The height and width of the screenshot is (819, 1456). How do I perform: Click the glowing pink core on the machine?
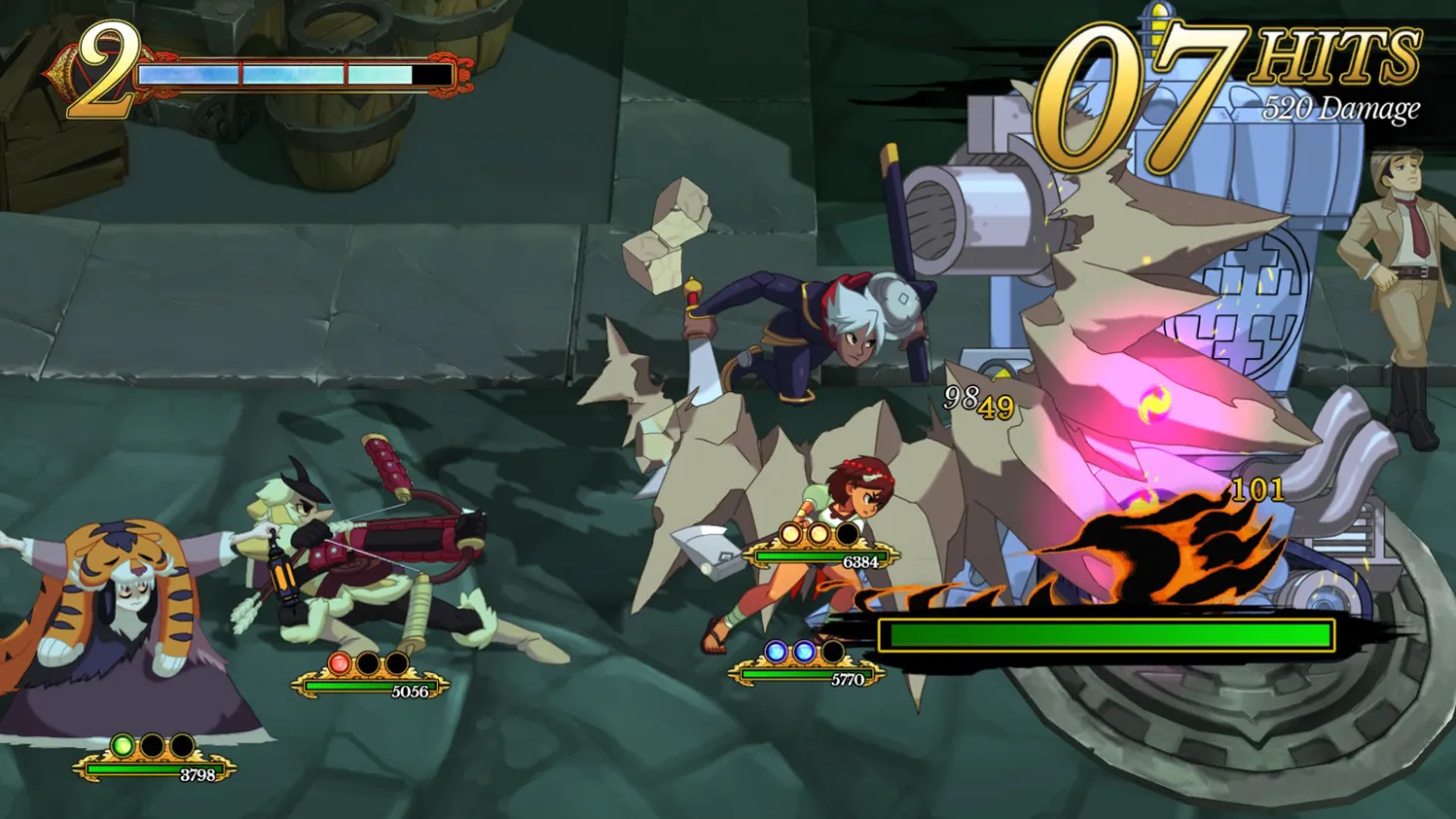pos(1153,404)
